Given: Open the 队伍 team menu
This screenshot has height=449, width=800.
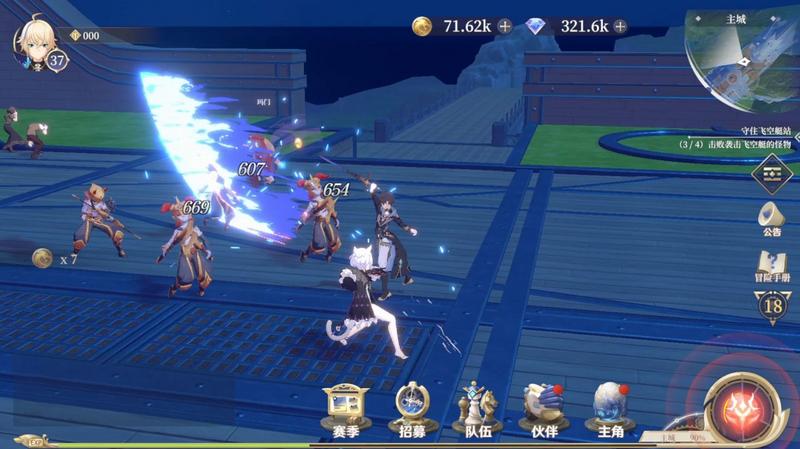Looking at the screenshot, I should point(478,411).
